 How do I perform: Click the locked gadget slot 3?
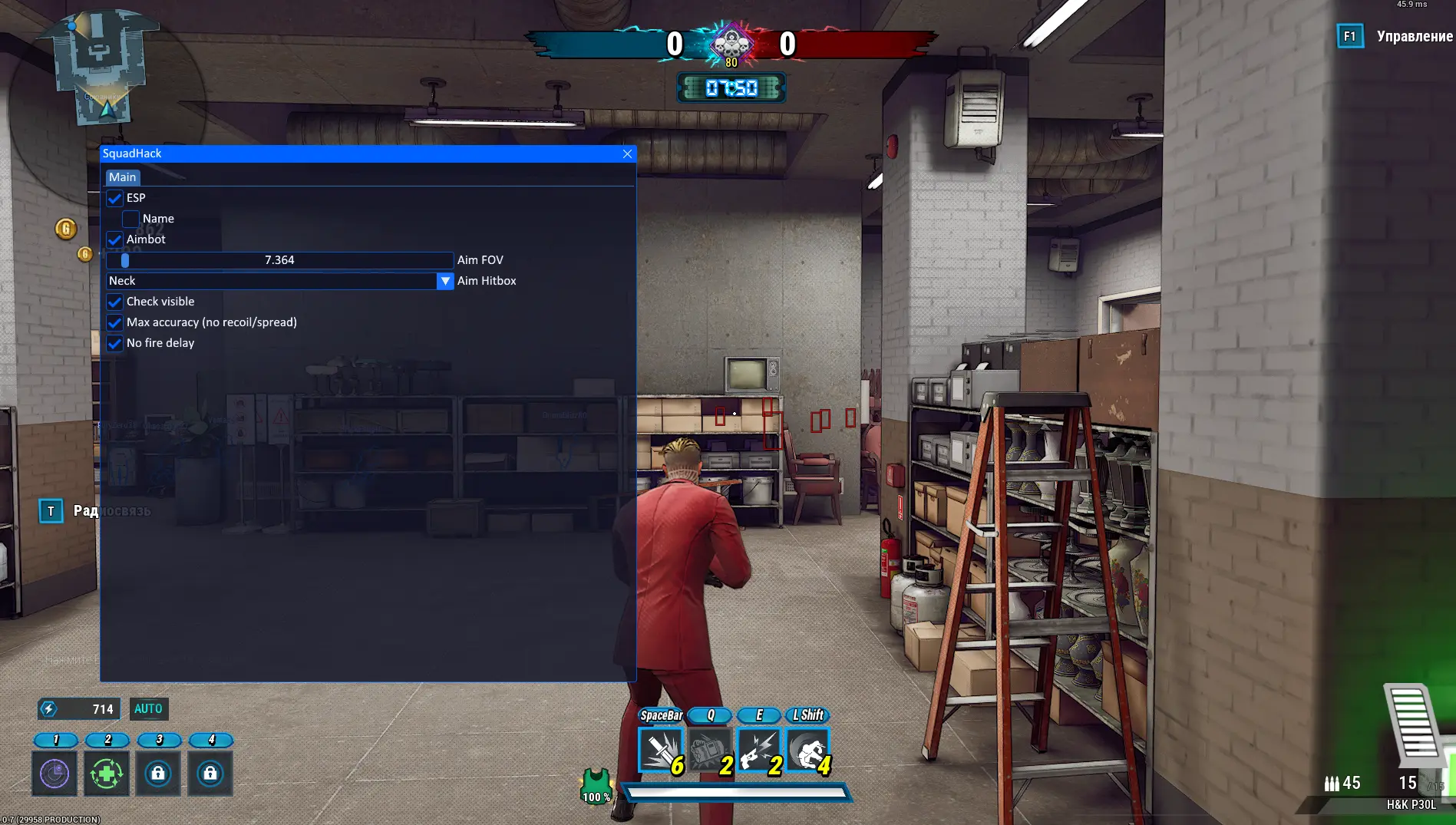158,773
